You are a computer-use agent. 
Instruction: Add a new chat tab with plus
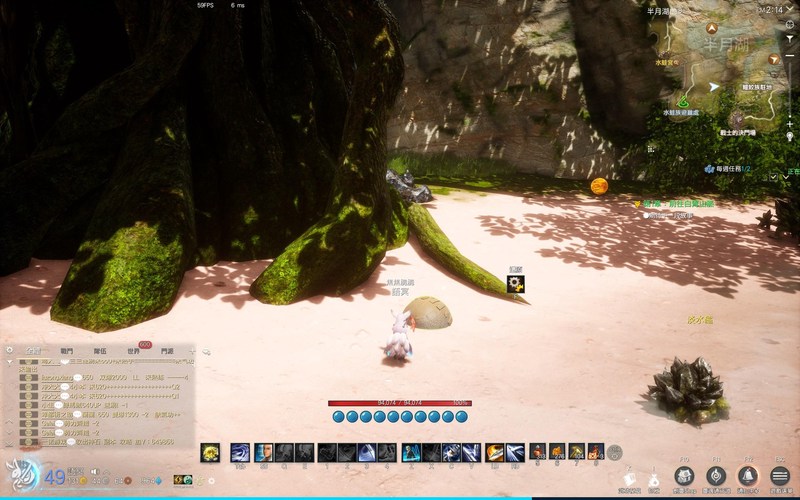click(x=193, y=351)
